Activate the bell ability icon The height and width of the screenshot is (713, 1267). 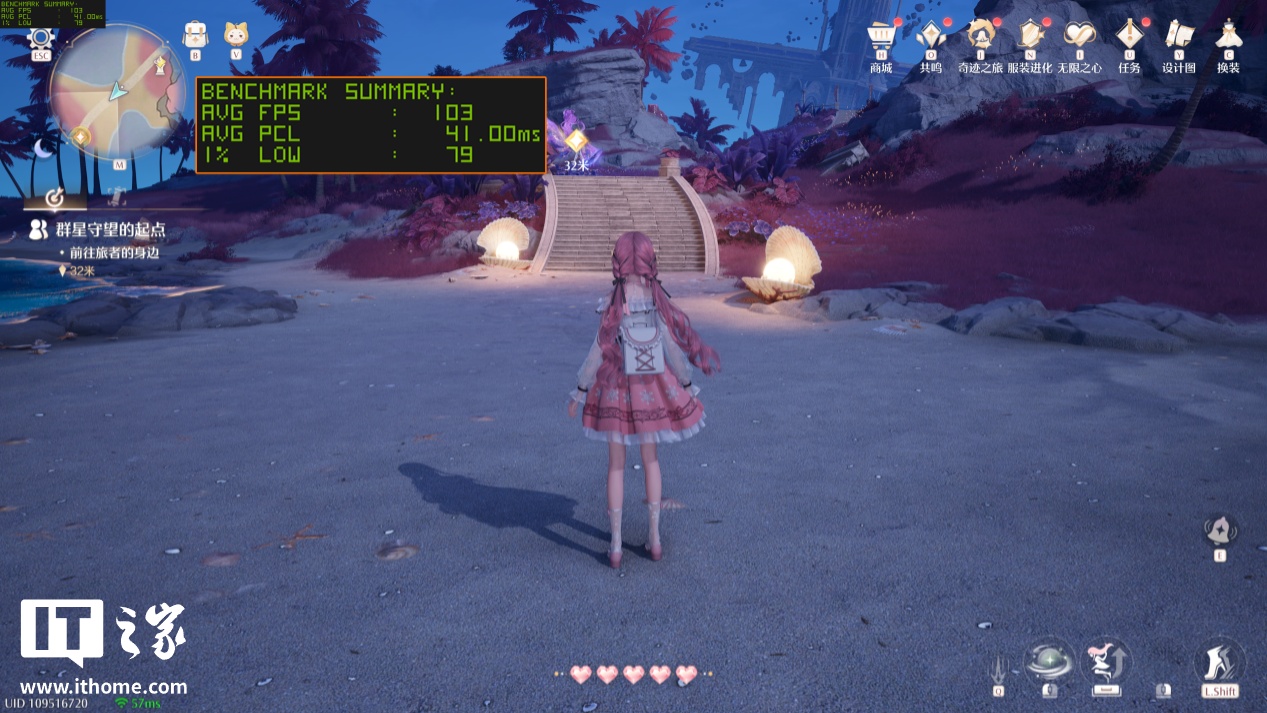click(1220, 530)
